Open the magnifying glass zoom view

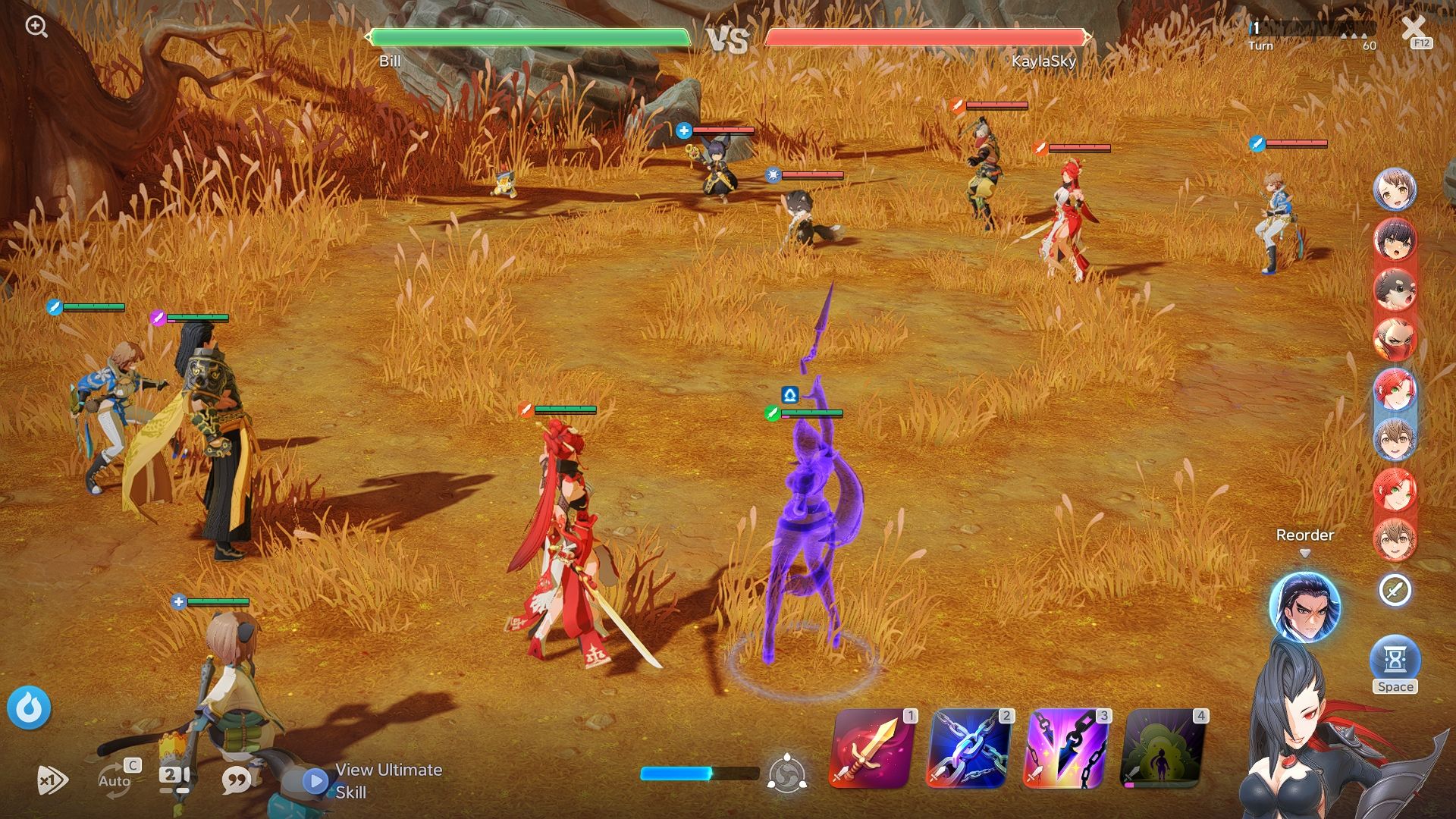coord(36,27)
